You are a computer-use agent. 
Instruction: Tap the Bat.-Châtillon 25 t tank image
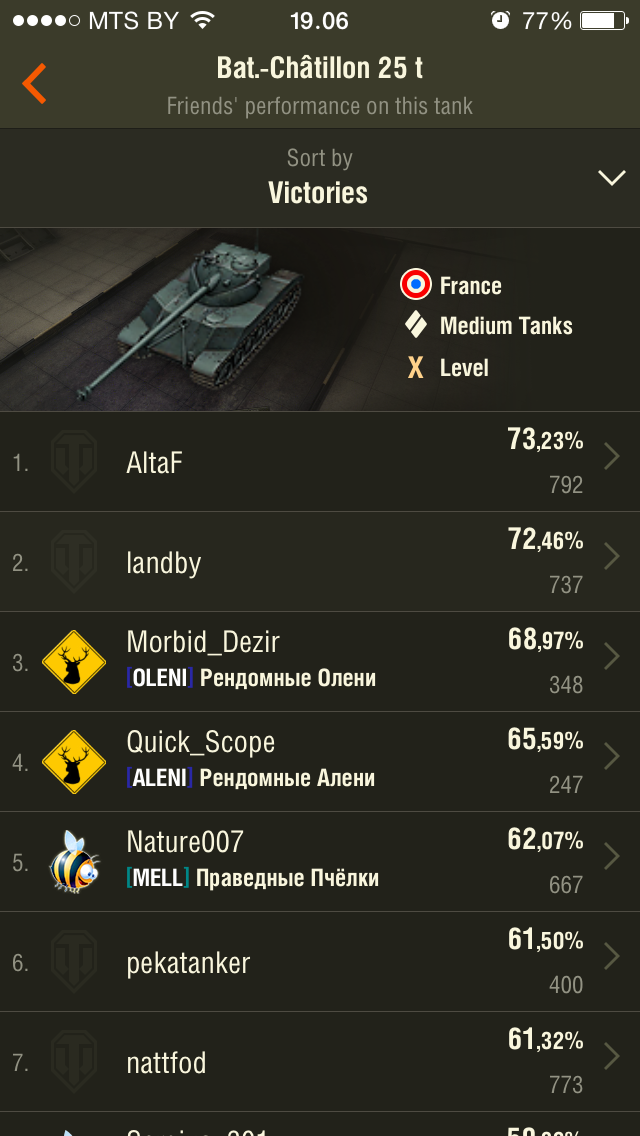point(200,315)
